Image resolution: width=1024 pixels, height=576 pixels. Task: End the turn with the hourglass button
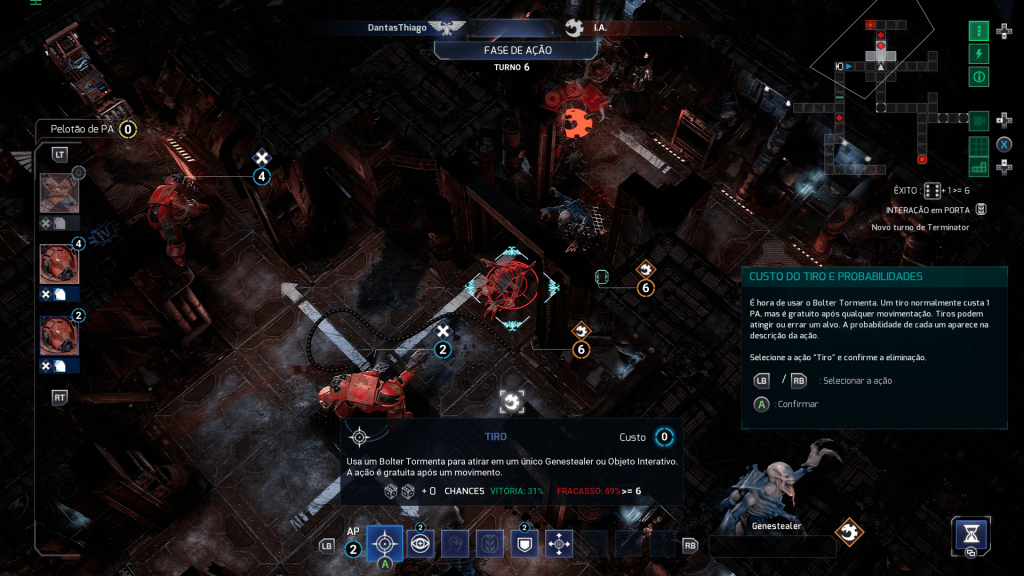[x=970, y=533]
